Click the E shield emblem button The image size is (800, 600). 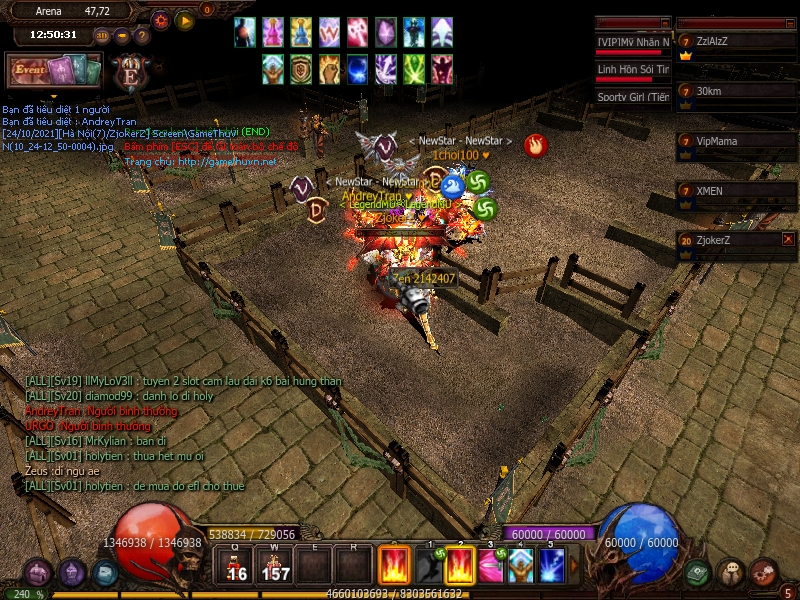tap(130, 74)
